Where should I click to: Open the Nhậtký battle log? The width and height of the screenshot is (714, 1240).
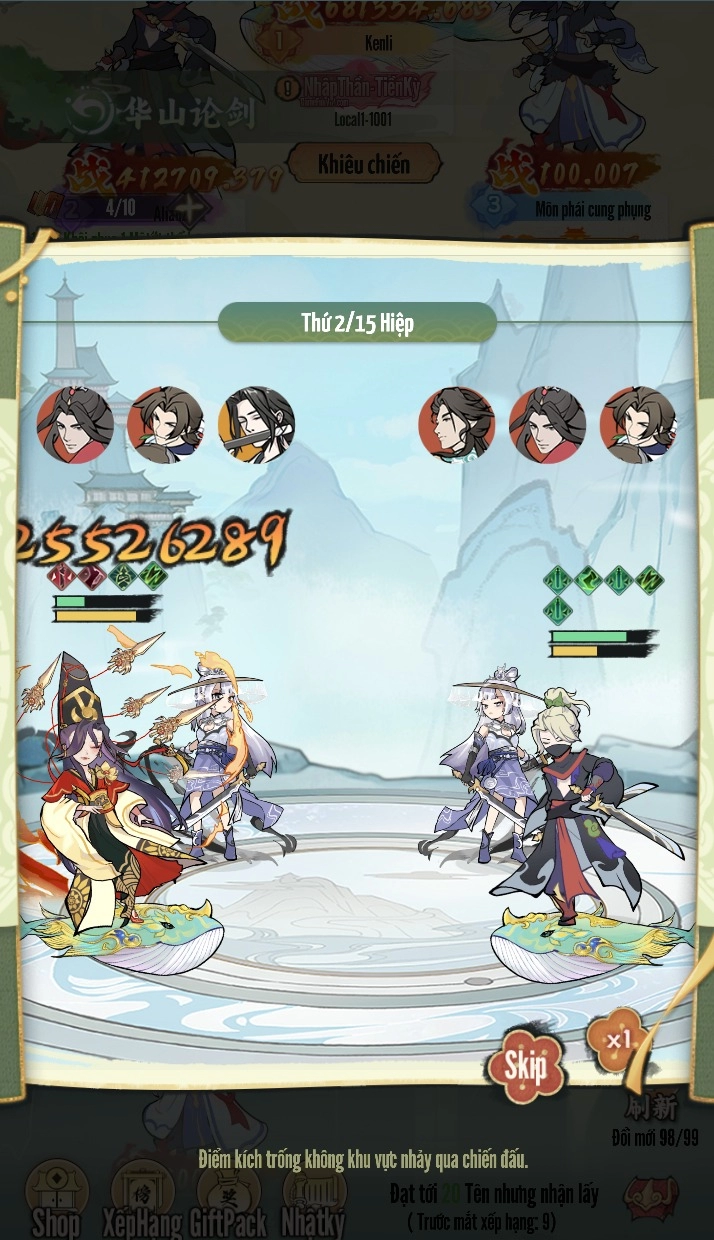[x=314, y=1196]
